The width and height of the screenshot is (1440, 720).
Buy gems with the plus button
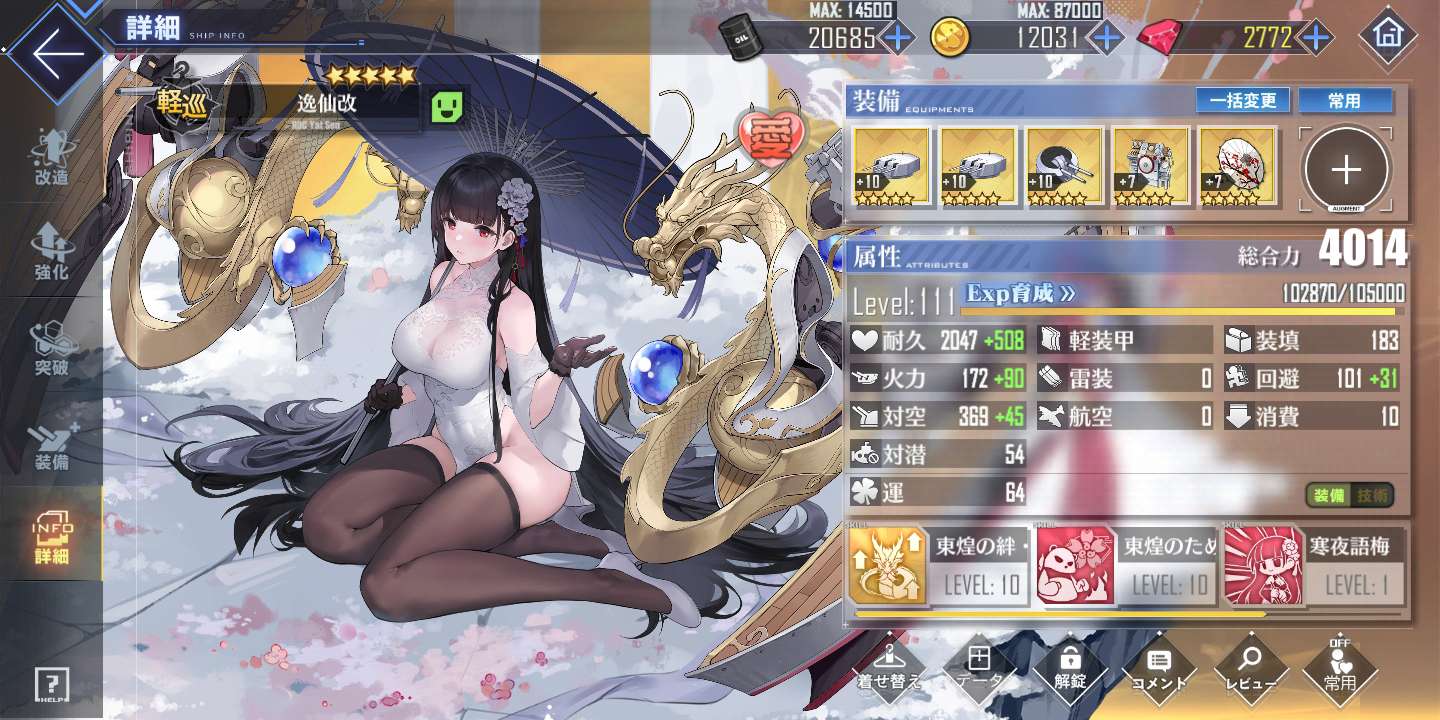click(x=1316, y=38)
